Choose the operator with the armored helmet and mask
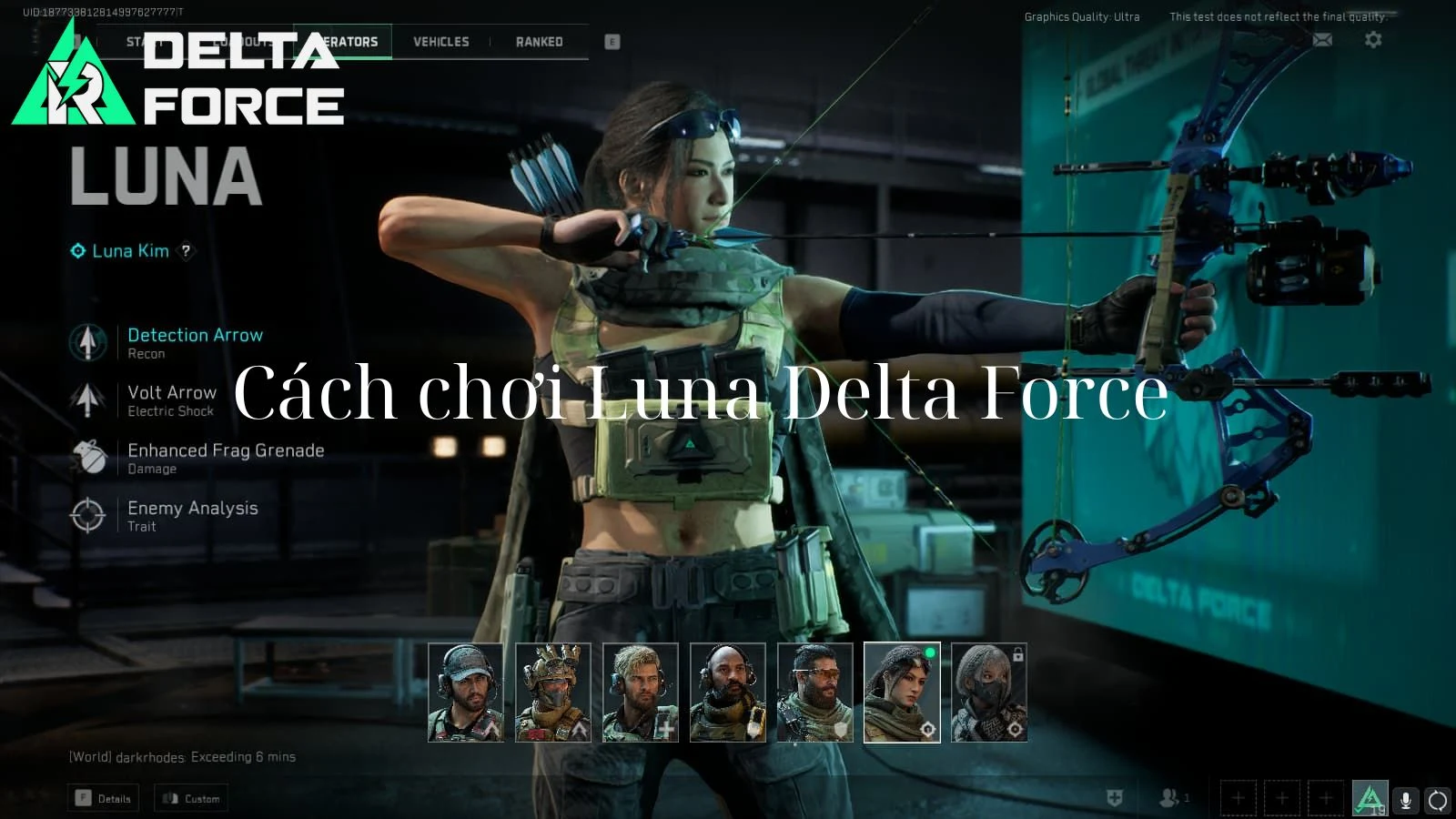 tap(552, 693)
